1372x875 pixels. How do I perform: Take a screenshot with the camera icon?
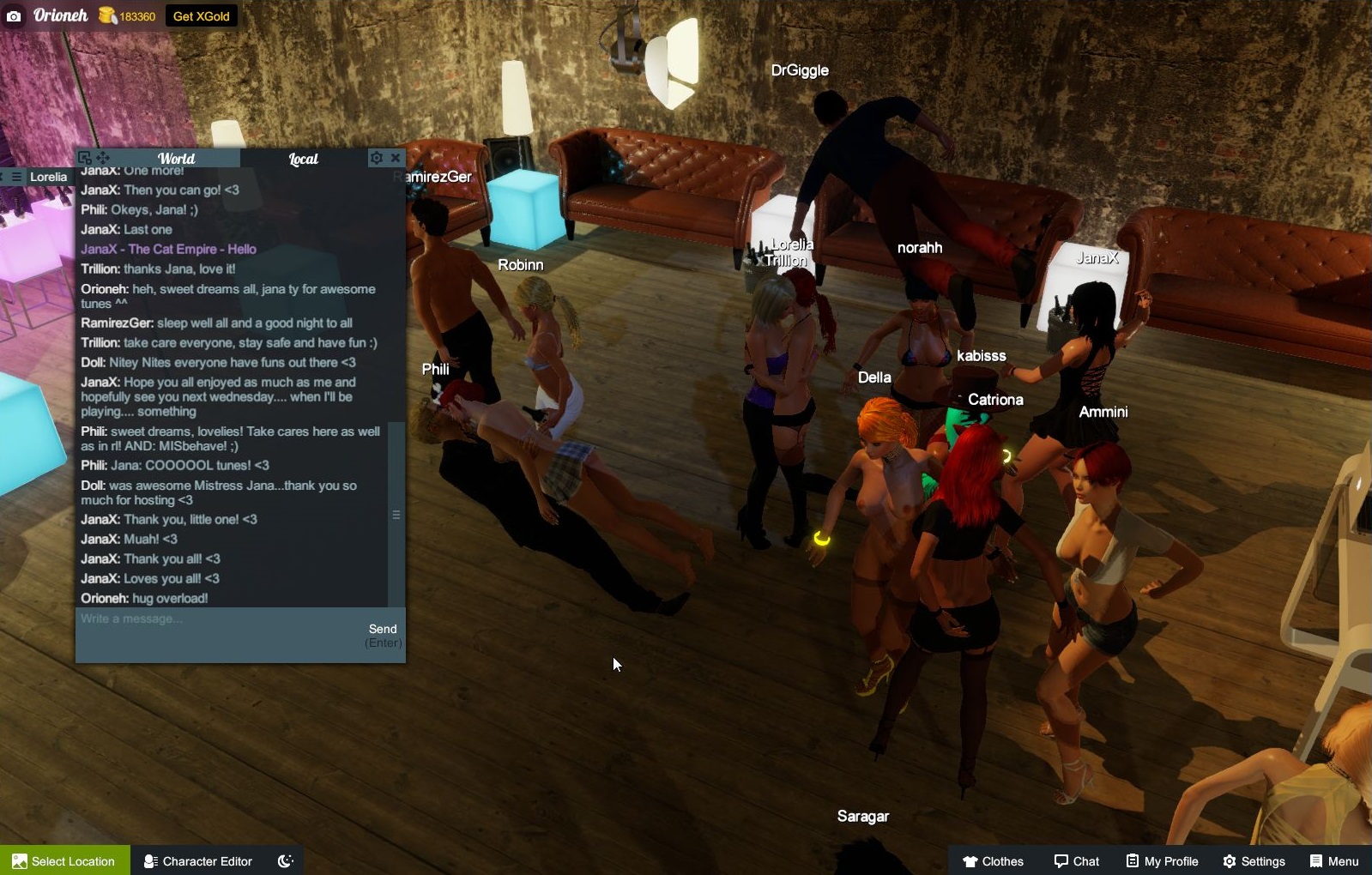tap(14, 15)
